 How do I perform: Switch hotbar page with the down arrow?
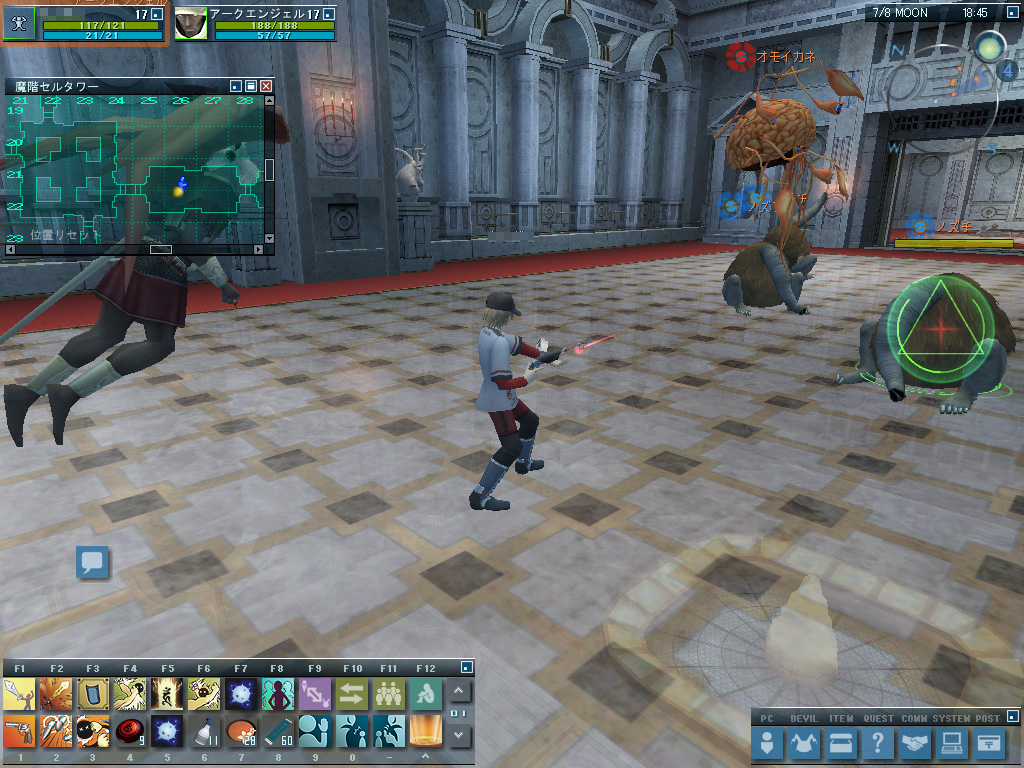459,735
